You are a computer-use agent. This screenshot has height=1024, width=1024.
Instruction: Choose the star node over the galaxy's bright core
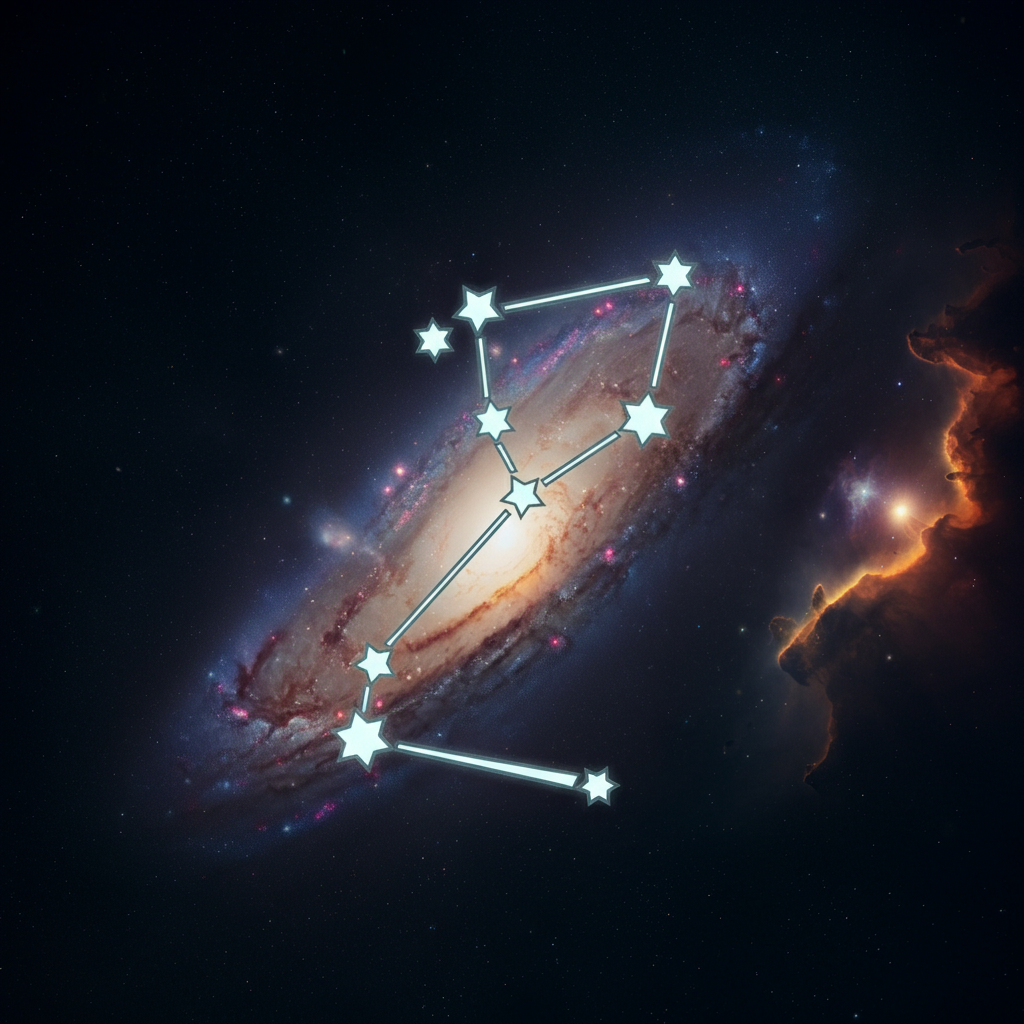tap(522, 495)
